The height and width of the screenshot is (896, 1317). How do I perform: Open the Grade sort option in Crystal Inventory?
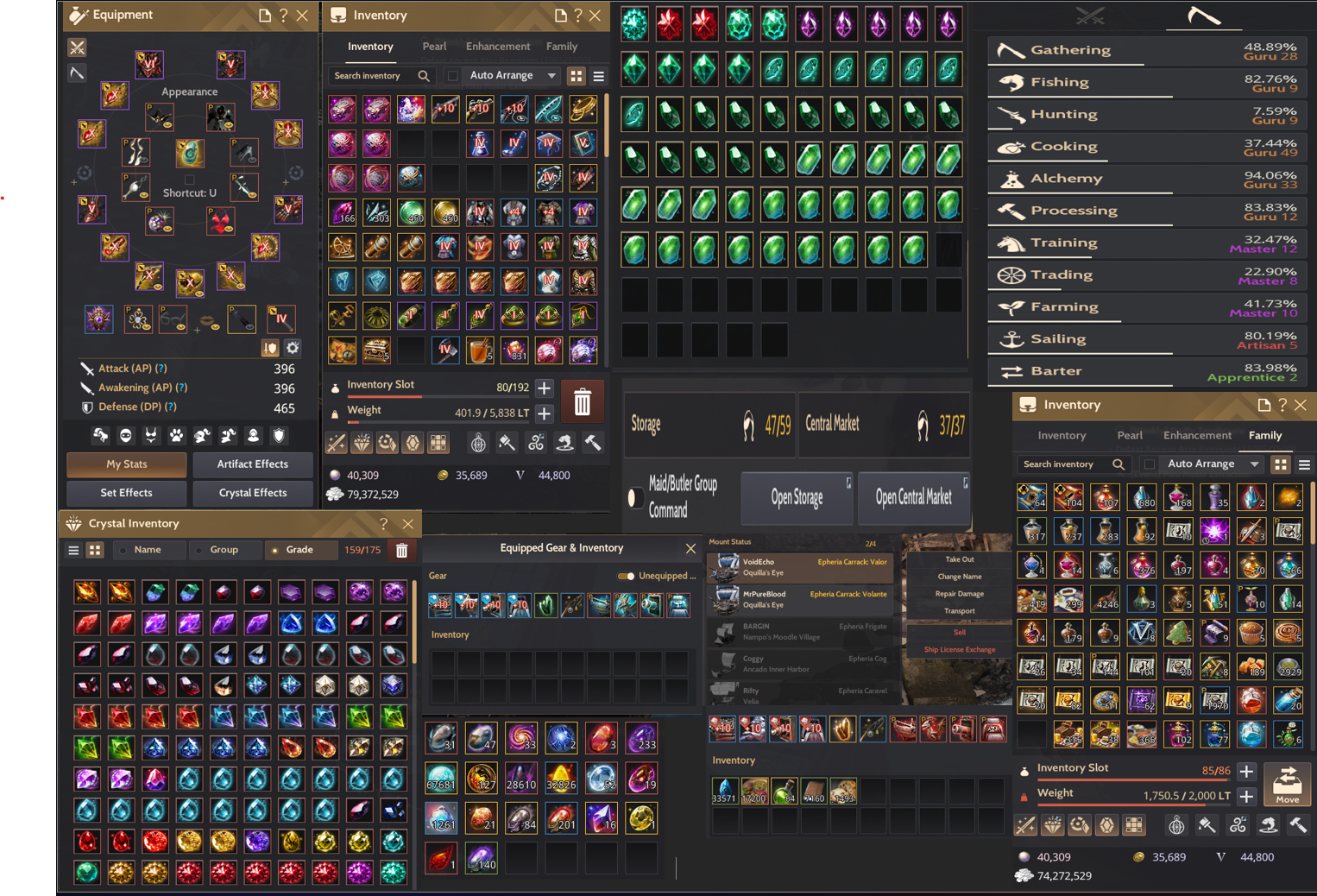300,549
